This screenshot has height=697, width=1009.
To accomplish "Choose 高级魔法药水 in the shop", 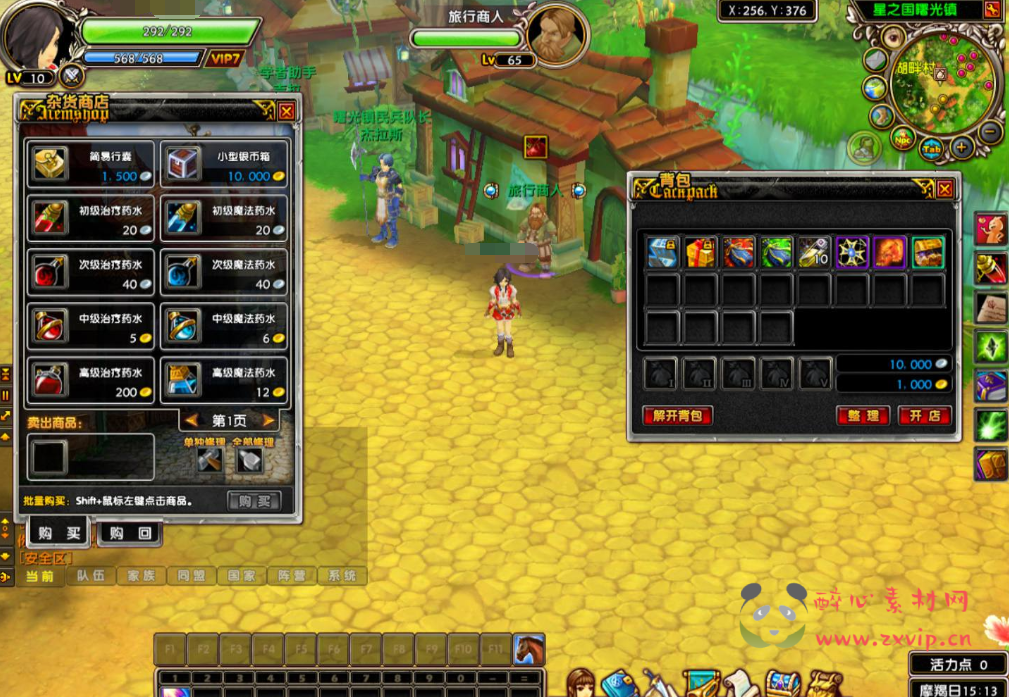I will (x=224, y=382).
